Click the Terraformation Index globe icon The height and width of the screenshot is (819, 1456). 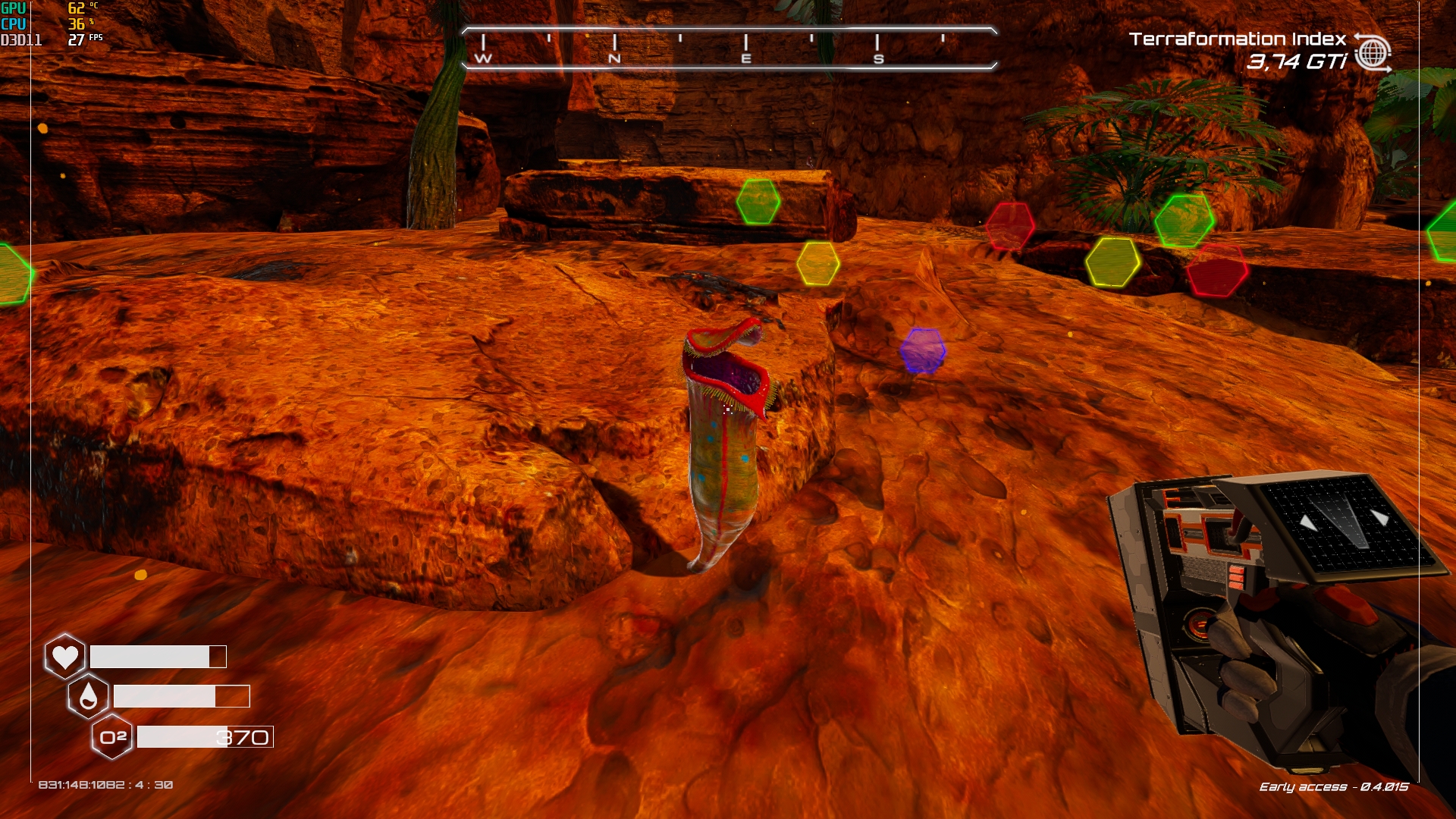[x=1373, y=53]
